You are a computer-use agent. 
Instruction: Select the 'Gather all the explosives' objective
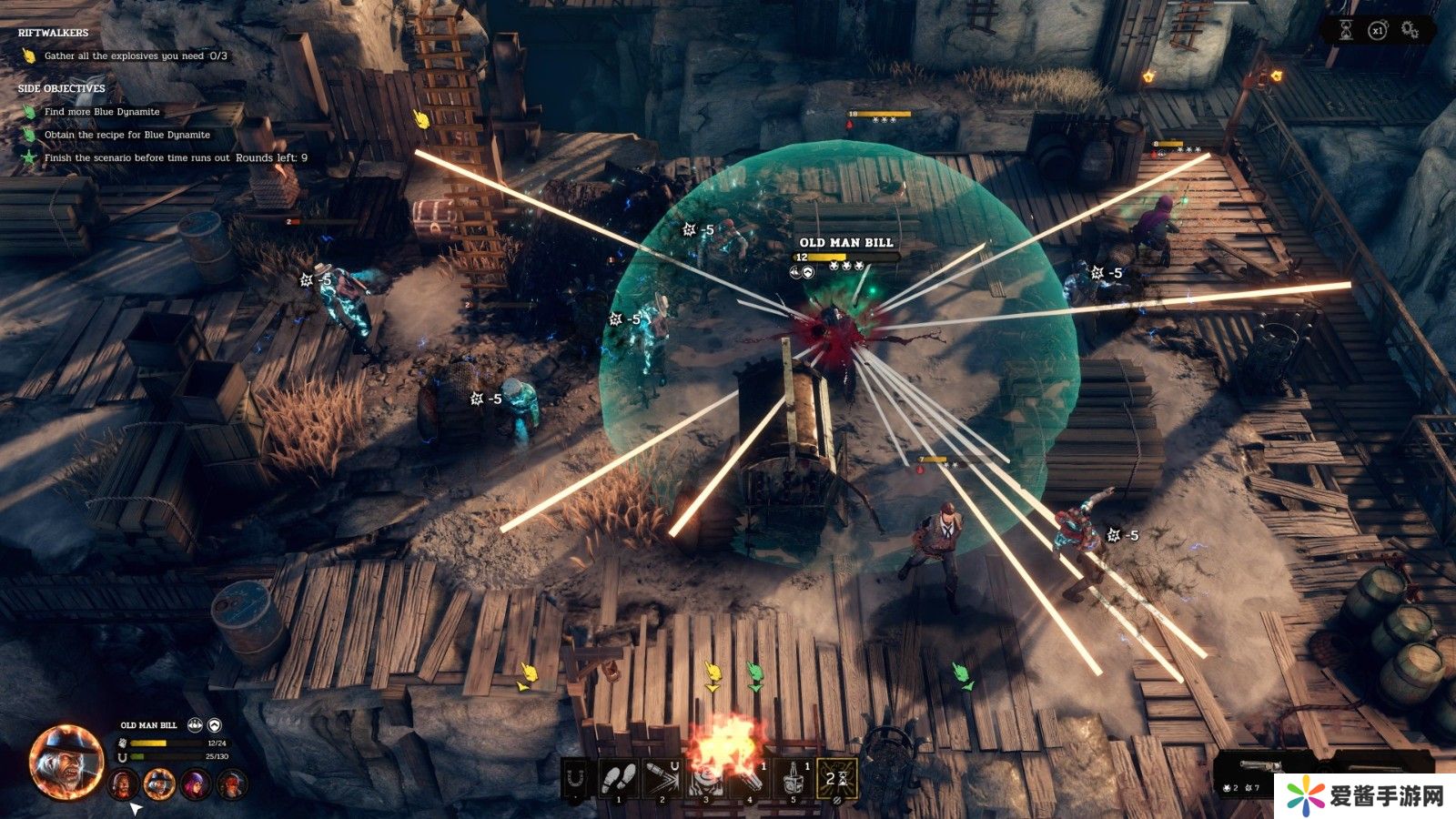[x=136, y=56]
